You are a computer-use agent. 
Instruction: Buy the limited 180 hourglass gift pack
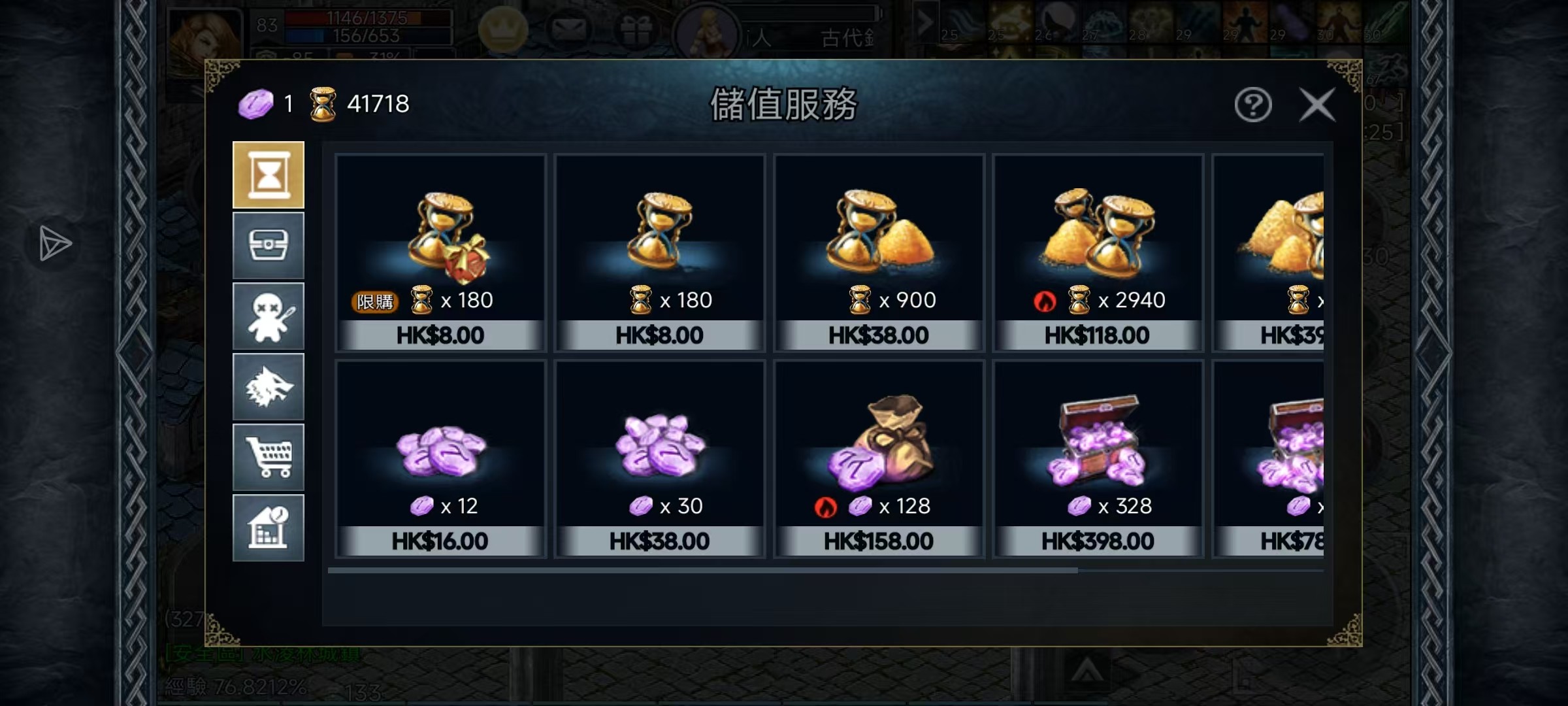coord(440,253)
